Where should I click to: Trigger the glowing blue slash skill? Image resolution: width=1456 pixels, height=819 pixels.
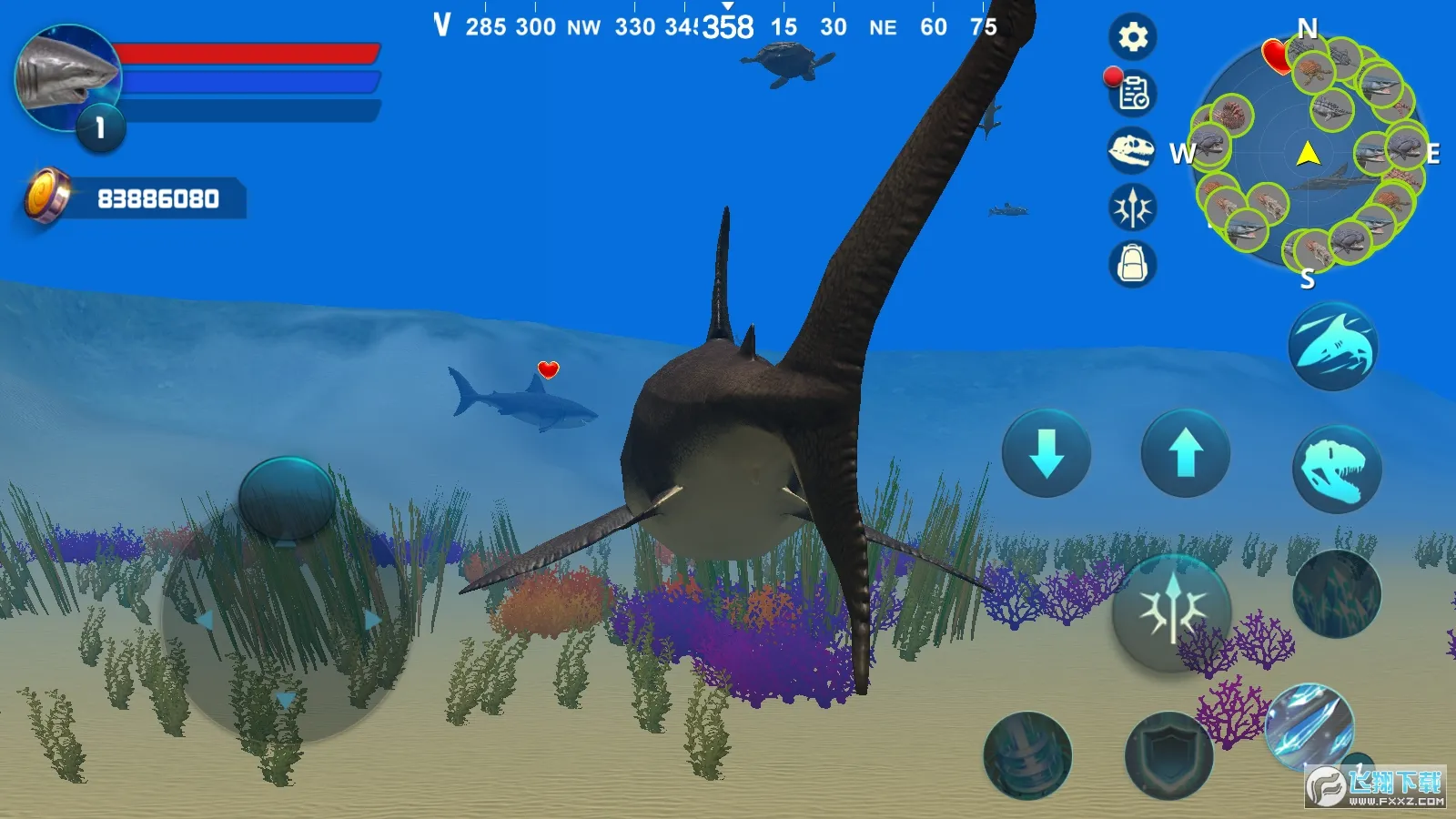[1309, 725]
